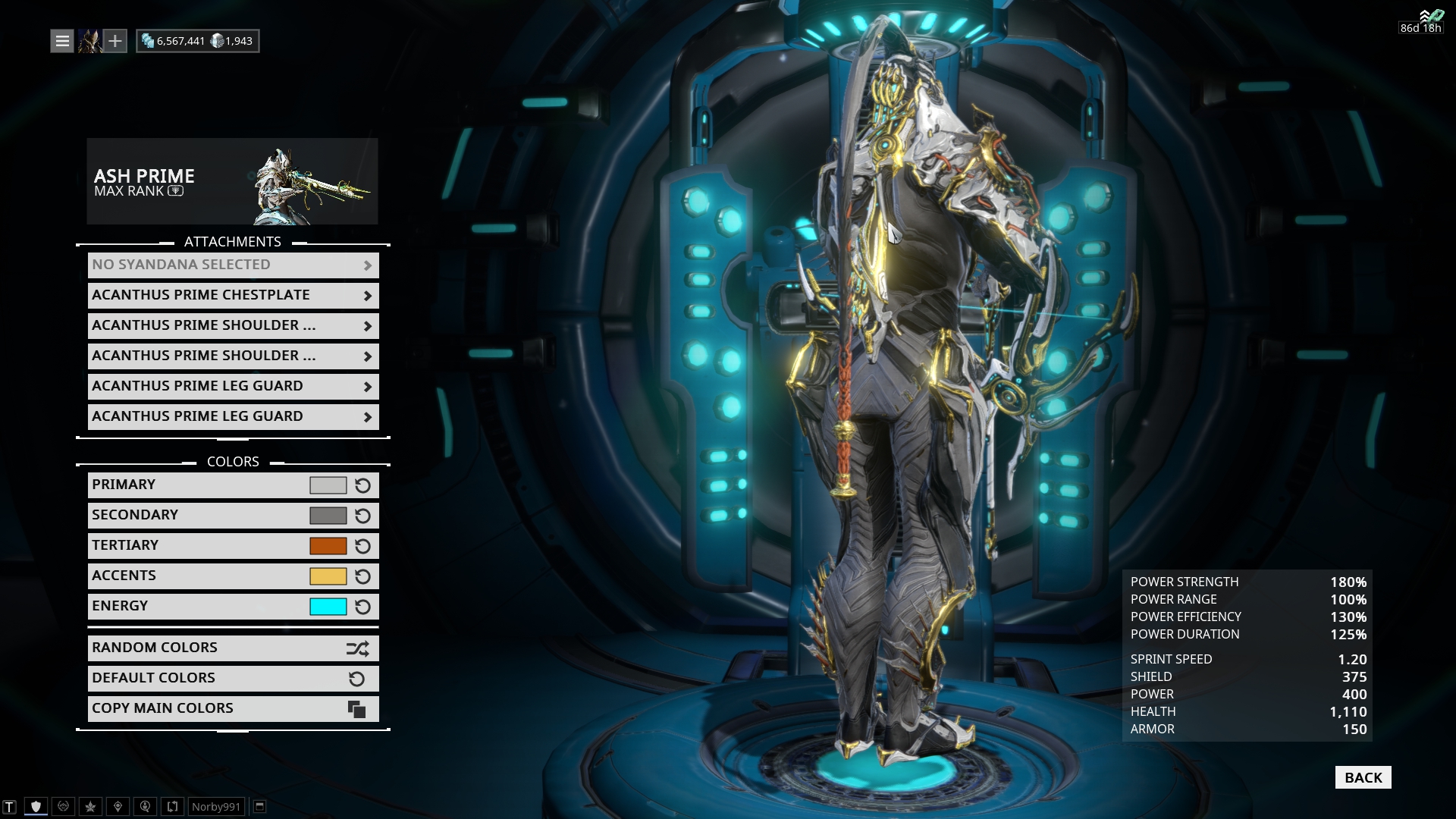This screenshot has height=819, width=1456.
Task: Select the leaf sigil icon at bottom
Action: tap(89, 806)
